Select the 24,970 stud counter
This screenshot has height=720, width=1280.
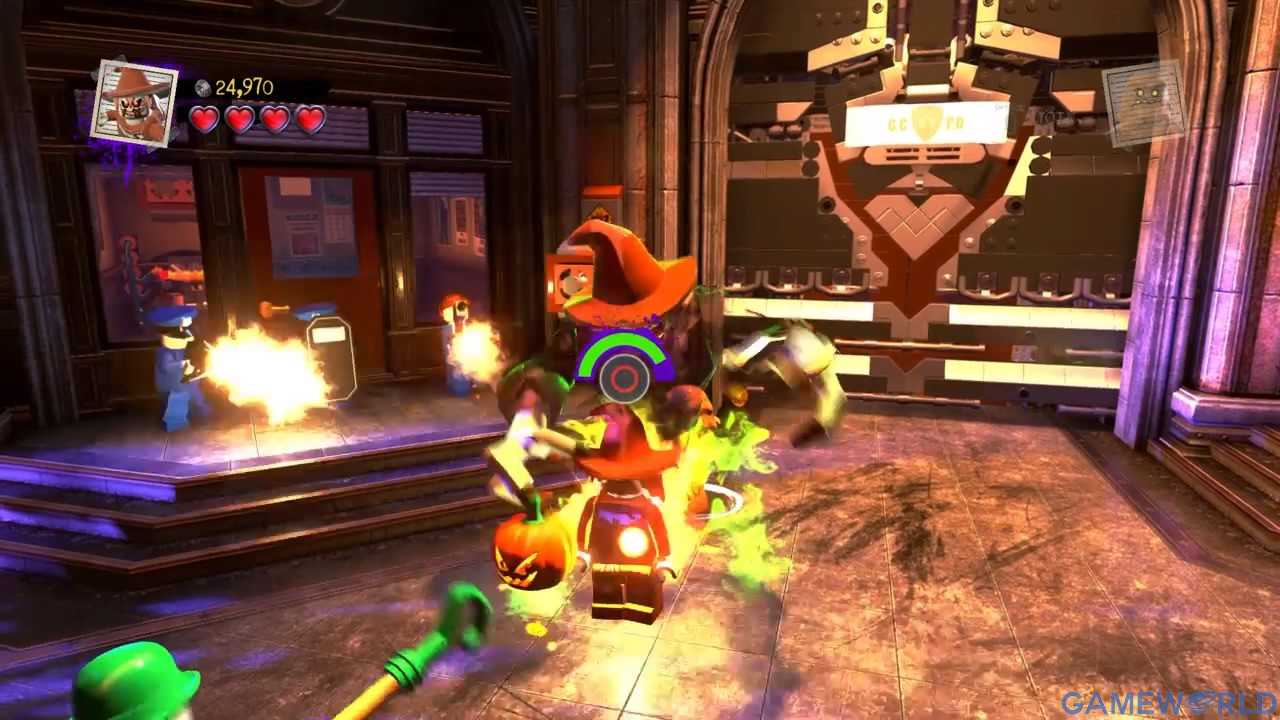tap(244, 85)
